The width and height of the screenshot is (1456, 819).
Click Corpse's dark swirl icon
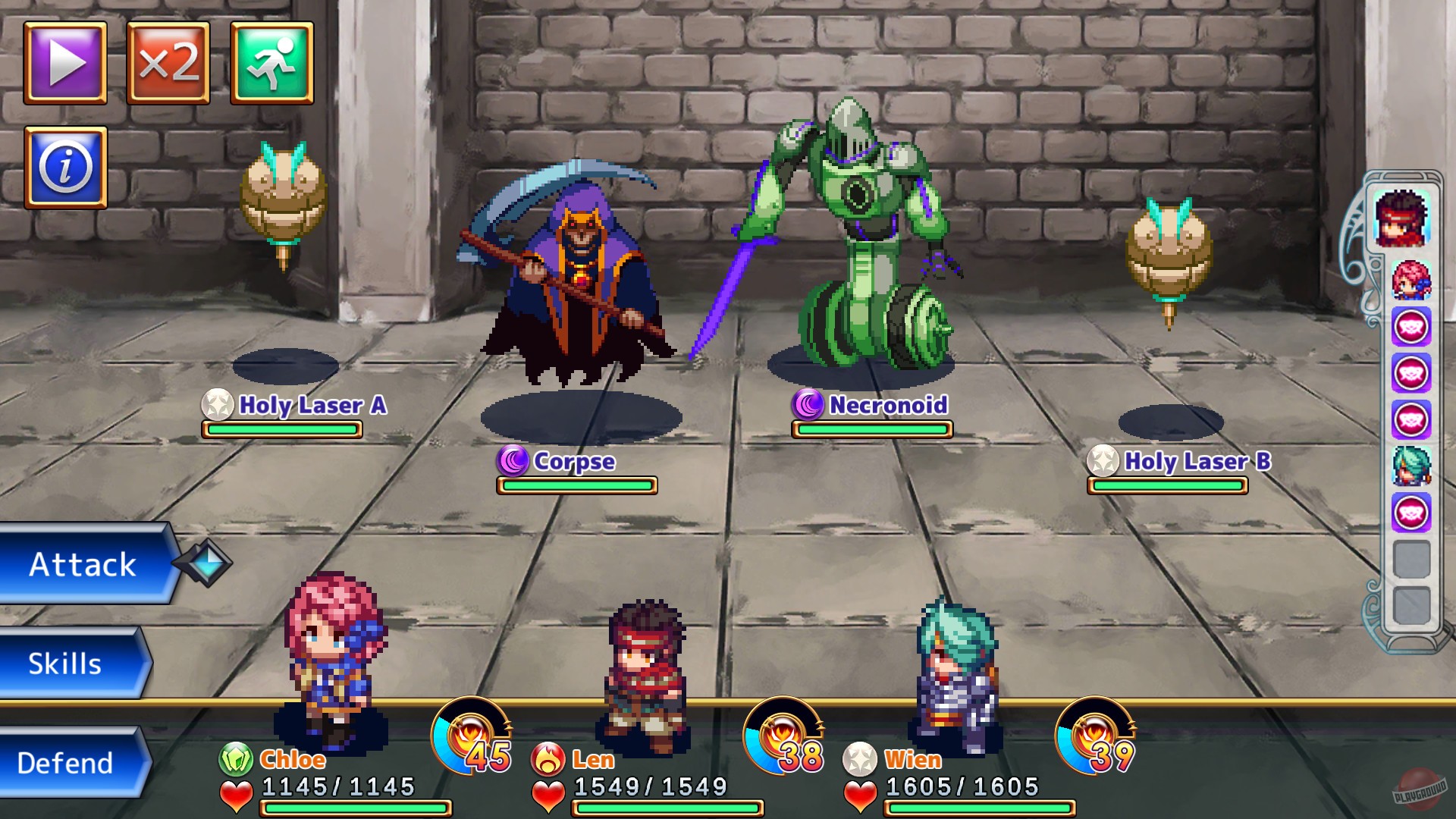click(x=512, y=462)
